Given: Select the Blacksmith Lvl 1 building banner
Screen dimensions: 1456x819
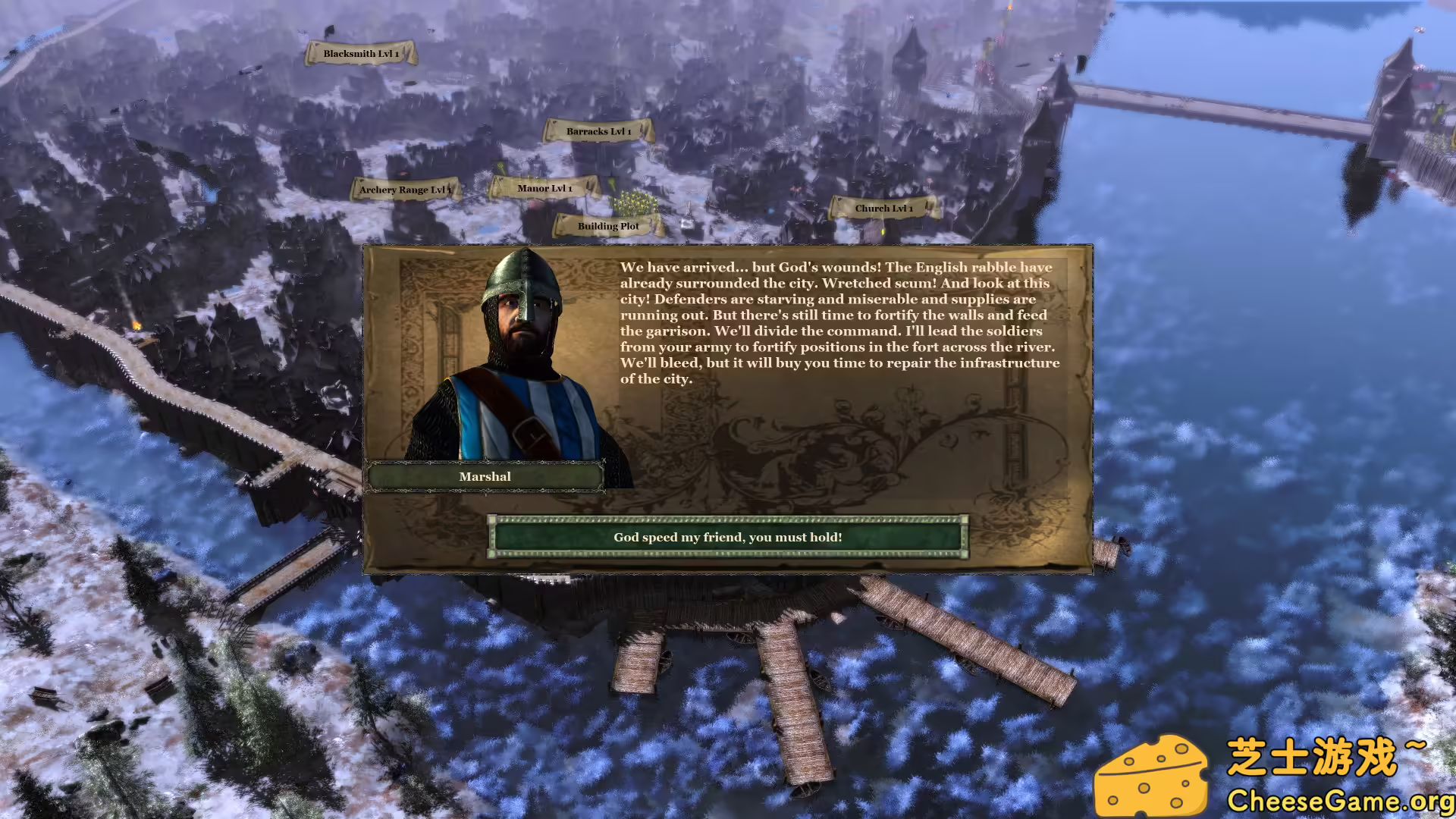Looking at the screenshot, I should pyautogui.click(x=361, y=53).
